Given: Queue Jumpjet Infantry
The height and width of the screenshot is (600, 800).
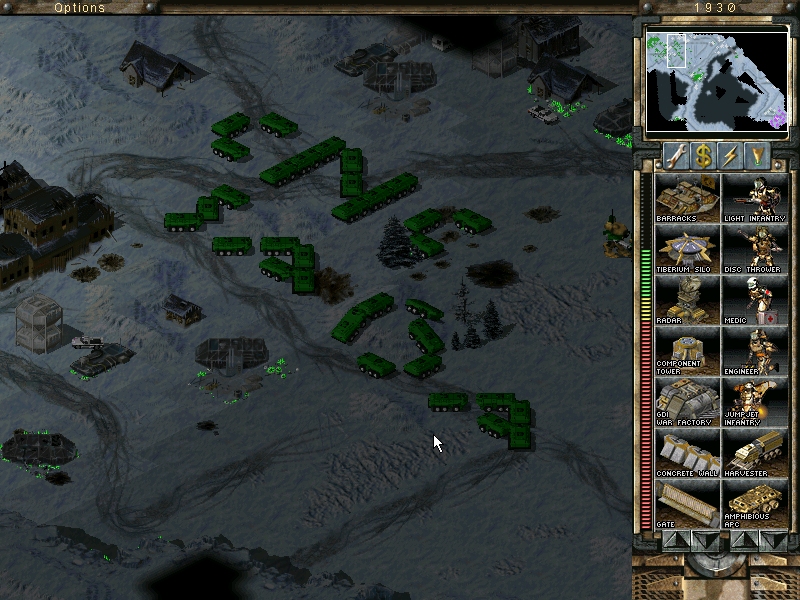Looking at the screenshot, I should pos(755,402).
